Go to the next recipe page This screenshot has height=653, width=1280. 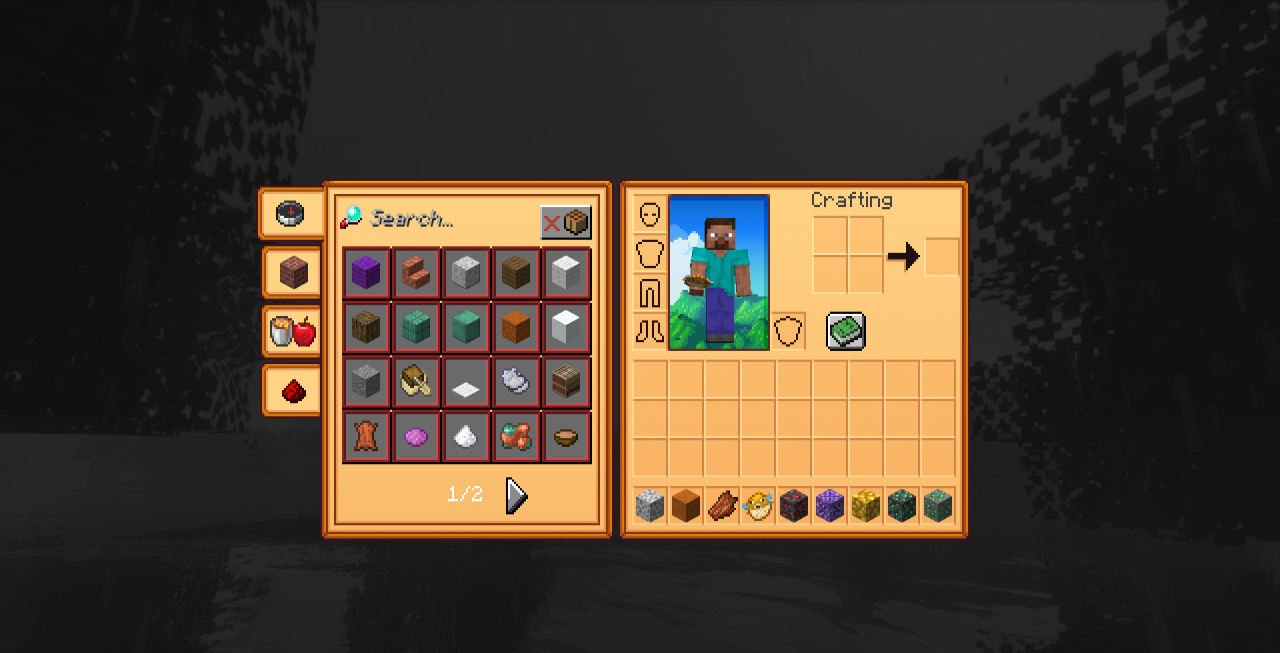point(516,495)
